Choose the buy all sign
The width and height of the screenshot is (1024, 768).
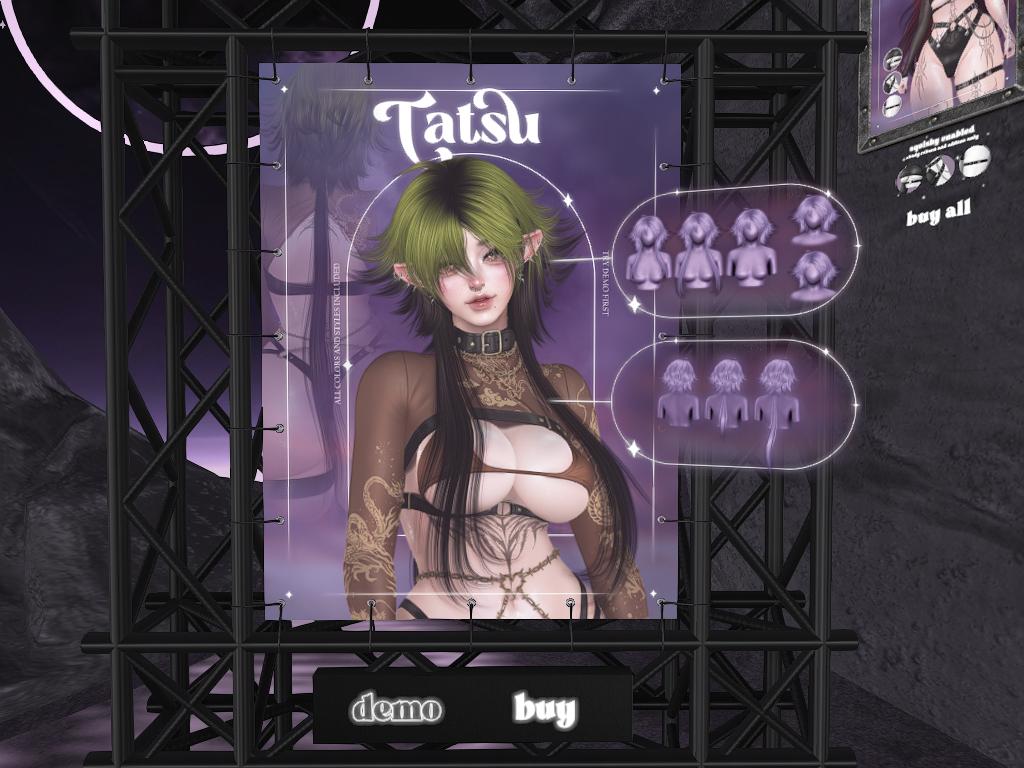click(938, 214)
